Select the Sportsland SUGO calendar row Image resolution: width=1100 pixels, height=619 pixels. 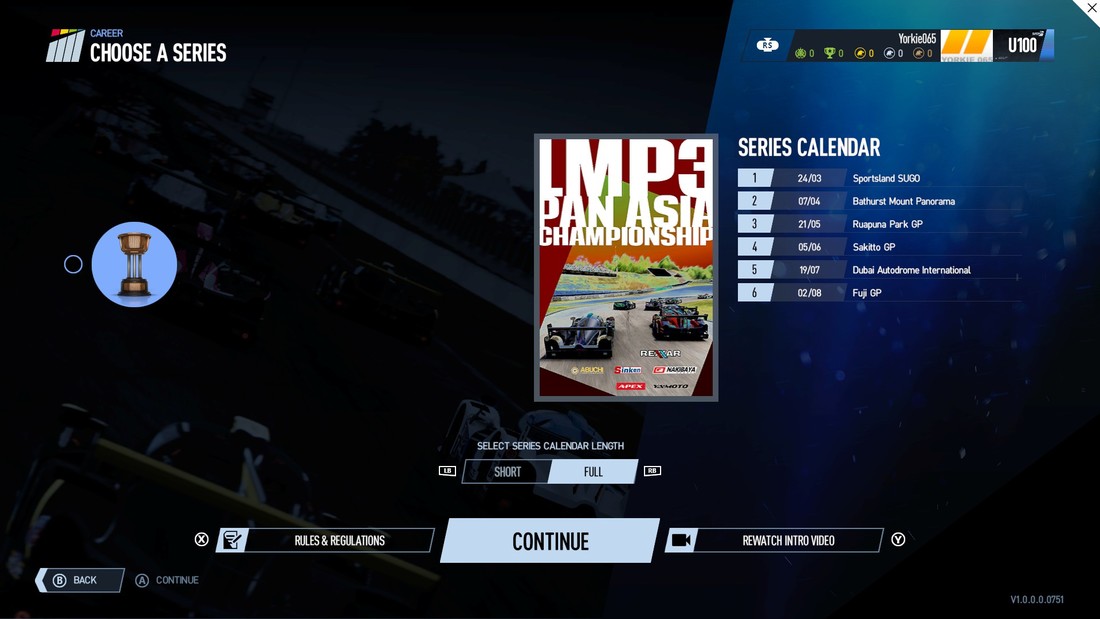point(880,178)
